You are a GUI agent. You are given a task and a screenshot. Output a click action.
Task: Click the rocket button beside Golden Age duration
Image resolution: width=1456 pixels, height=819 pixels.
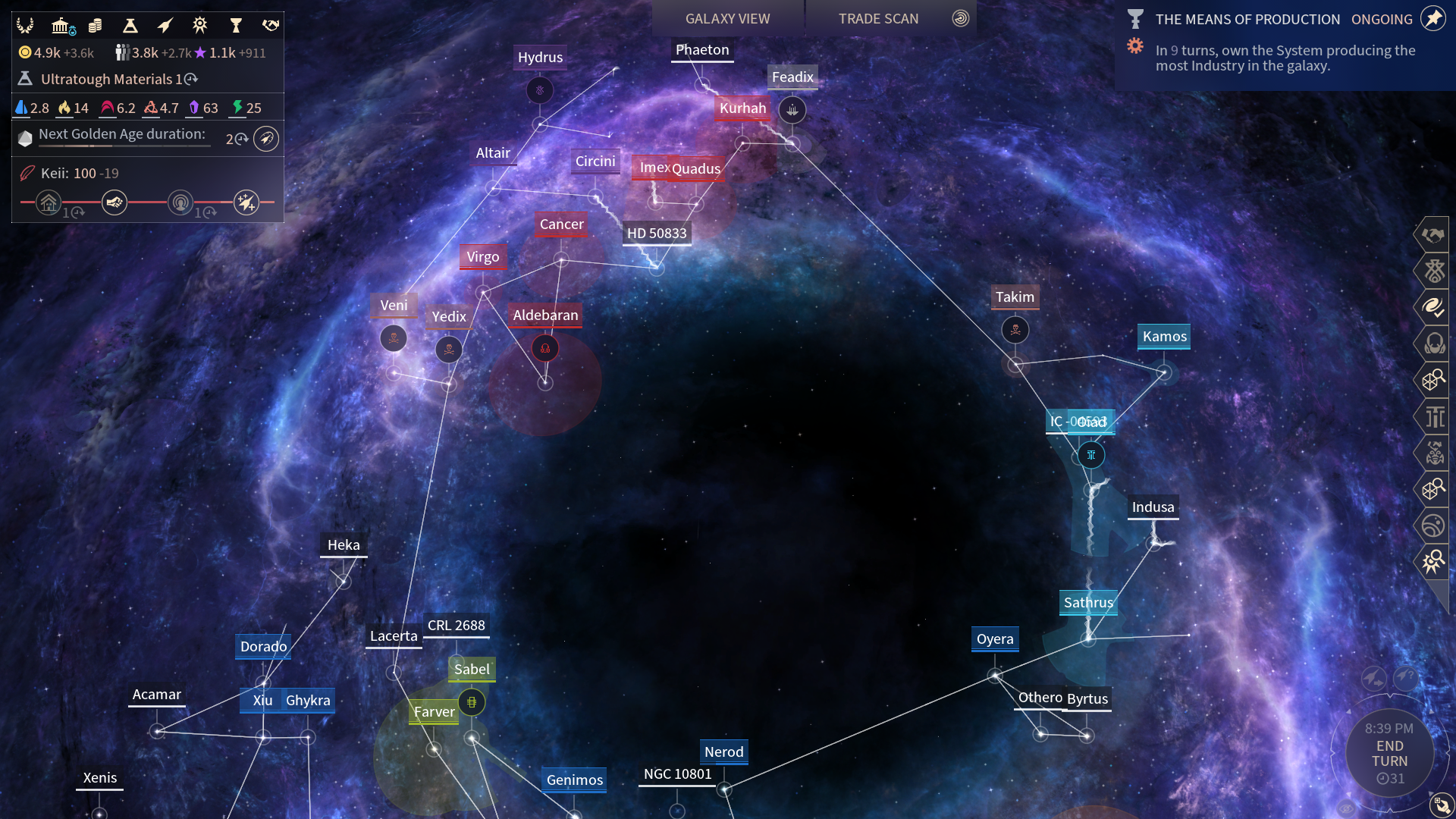266,139
